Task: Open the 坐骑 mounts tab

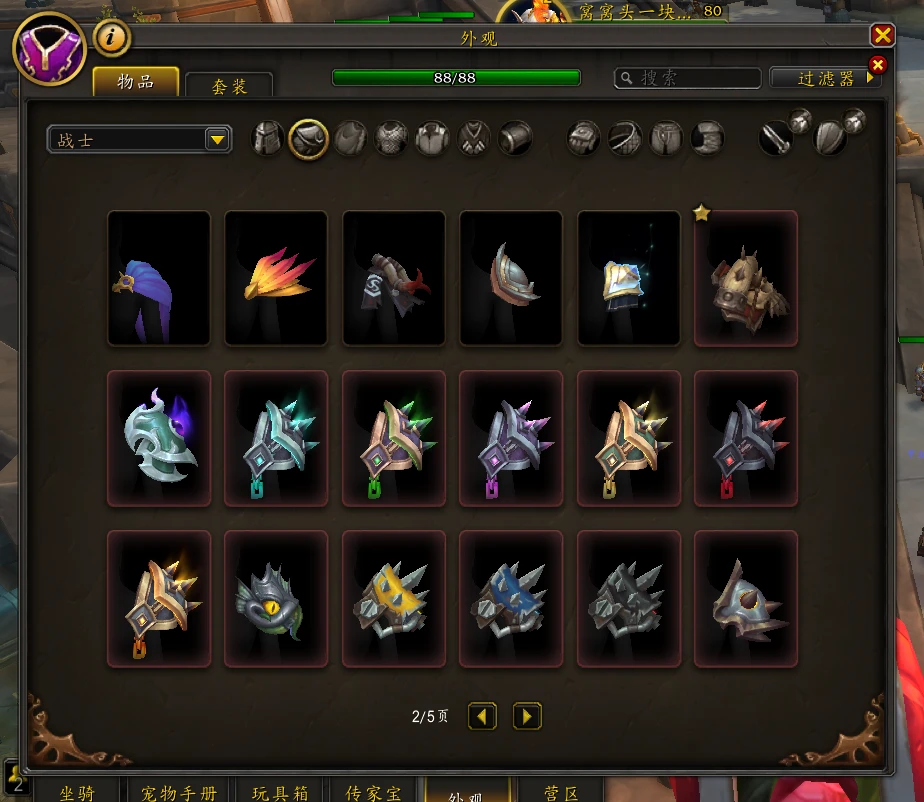Action: pos(77,793)
